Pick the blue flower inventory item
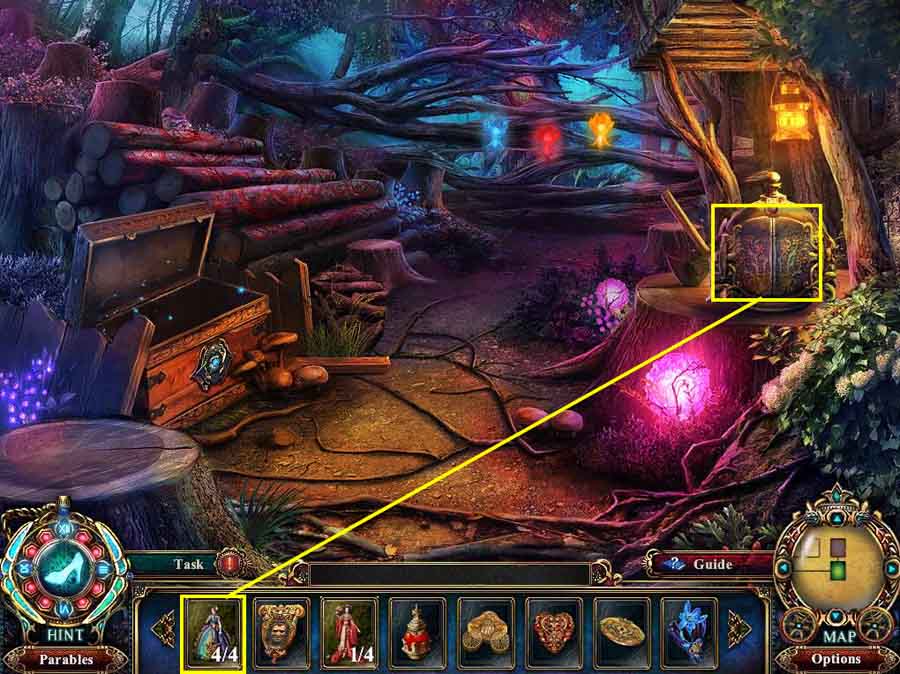 pos(691,632)
